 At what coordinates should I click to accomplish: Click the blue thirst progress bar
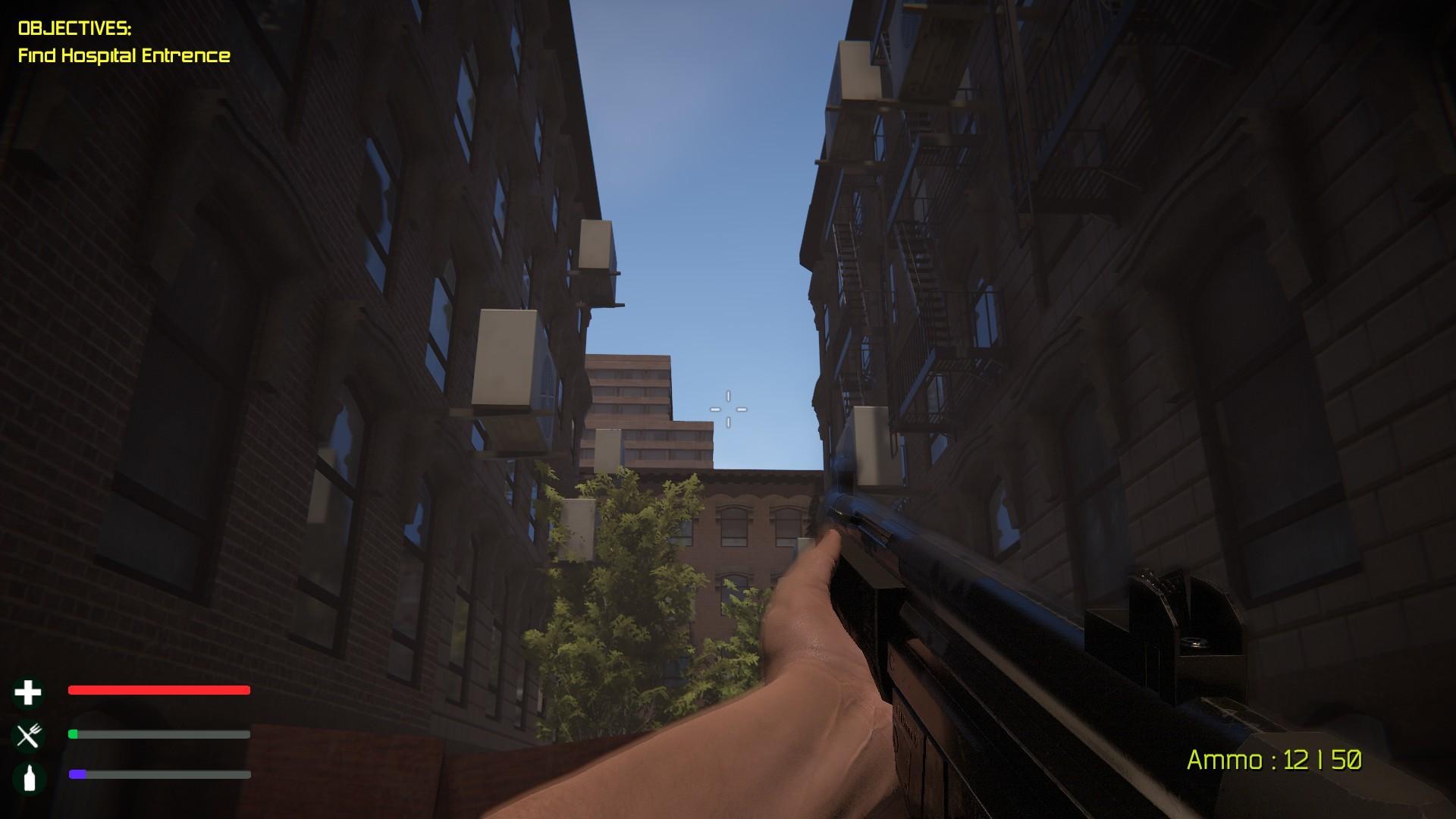(76, 774)
